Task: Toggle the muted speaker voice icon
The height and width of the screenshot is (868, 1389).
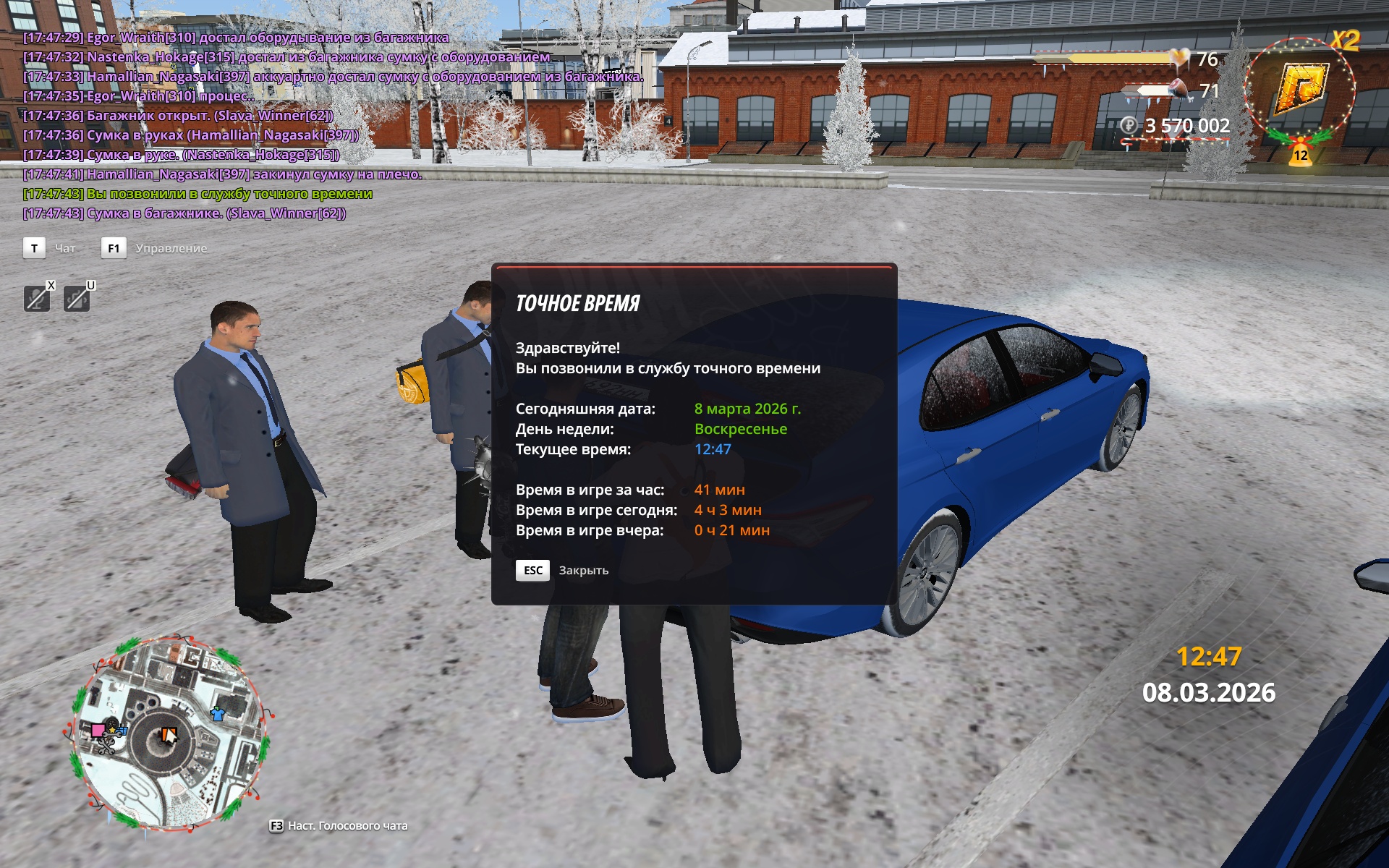Action: (77, 298)
